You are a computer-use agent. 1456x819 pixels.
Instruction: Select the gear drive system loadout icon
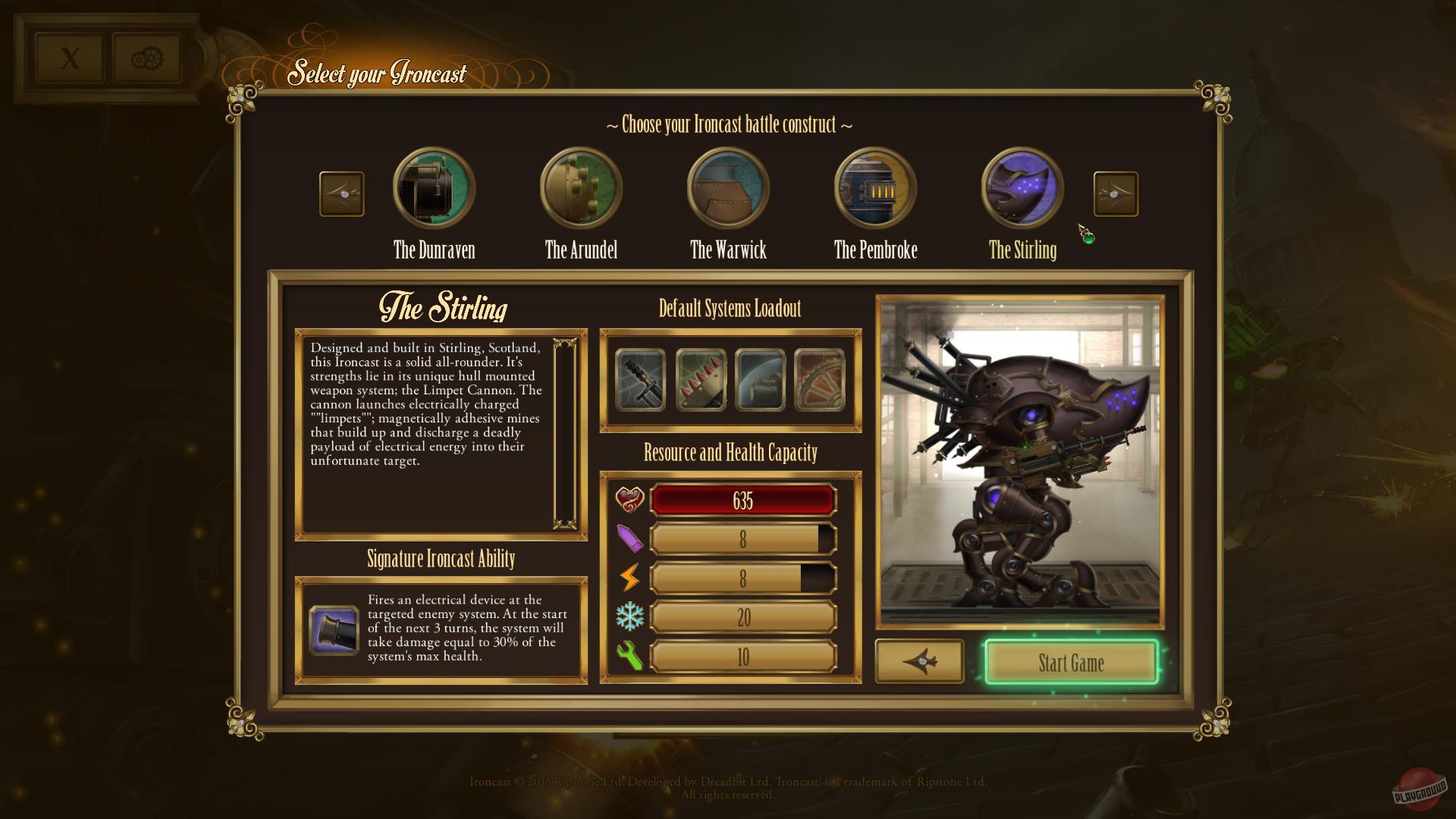819,381
